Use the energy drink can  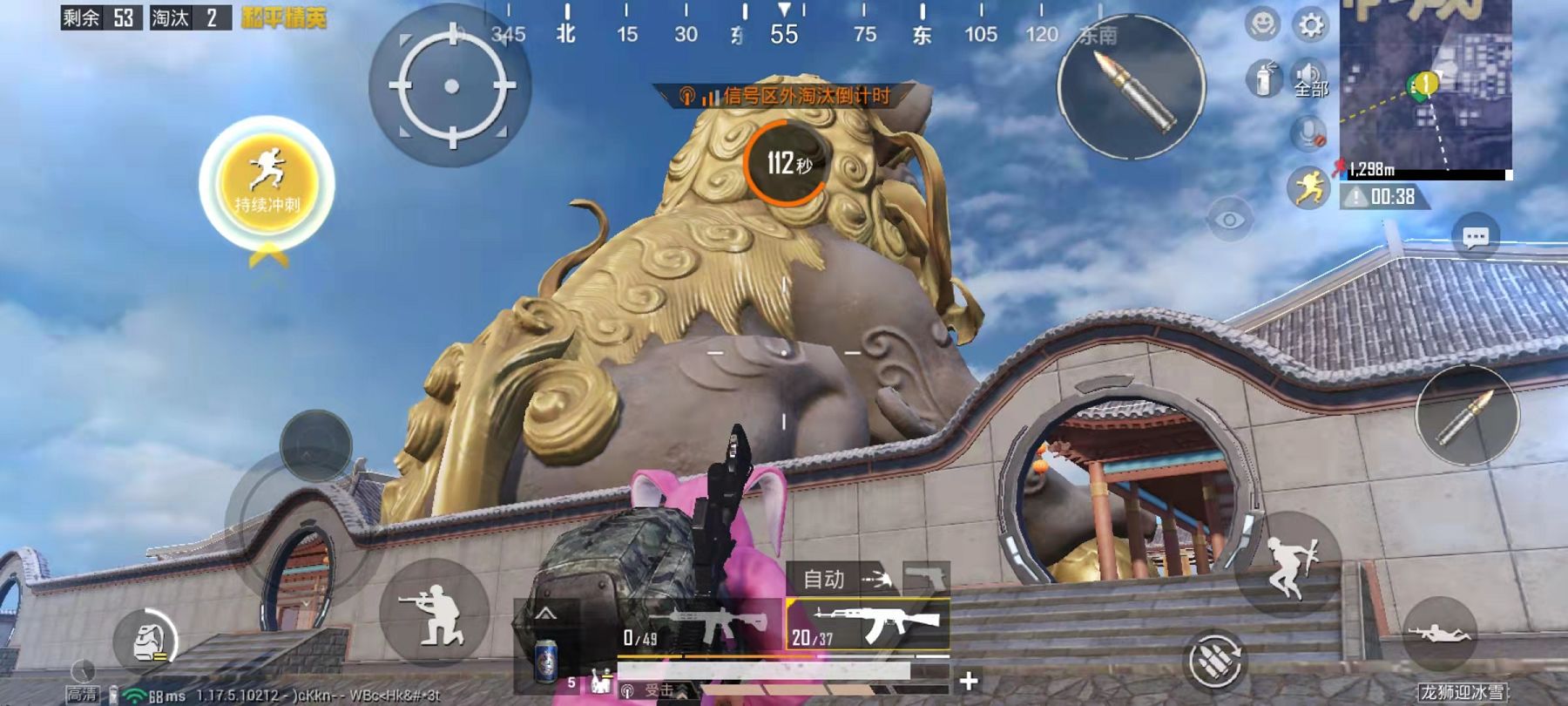pos(546,662)
